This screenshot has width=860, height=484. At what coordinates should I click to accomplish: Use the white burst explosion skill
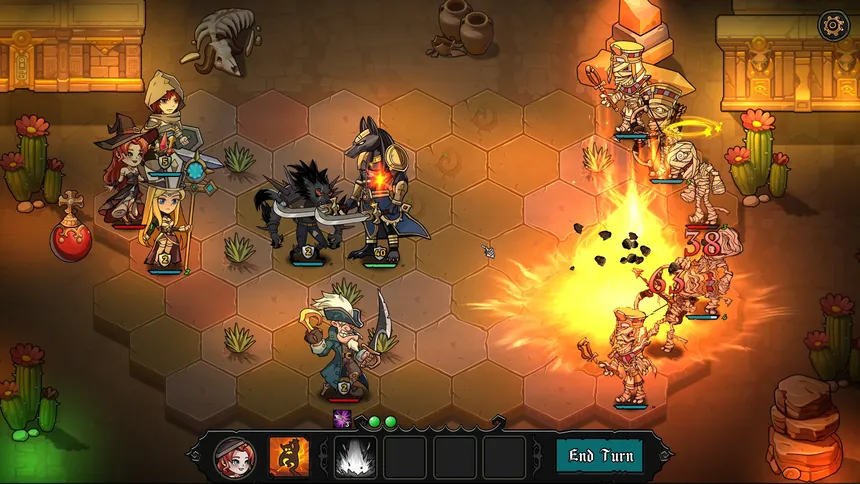(354, 457)
